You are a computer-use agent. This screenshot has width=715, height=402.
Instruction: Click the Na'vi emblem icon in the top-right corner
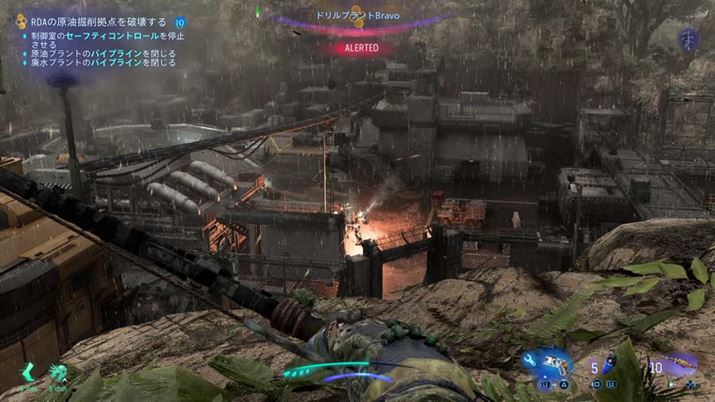click(x=688, y=38)
